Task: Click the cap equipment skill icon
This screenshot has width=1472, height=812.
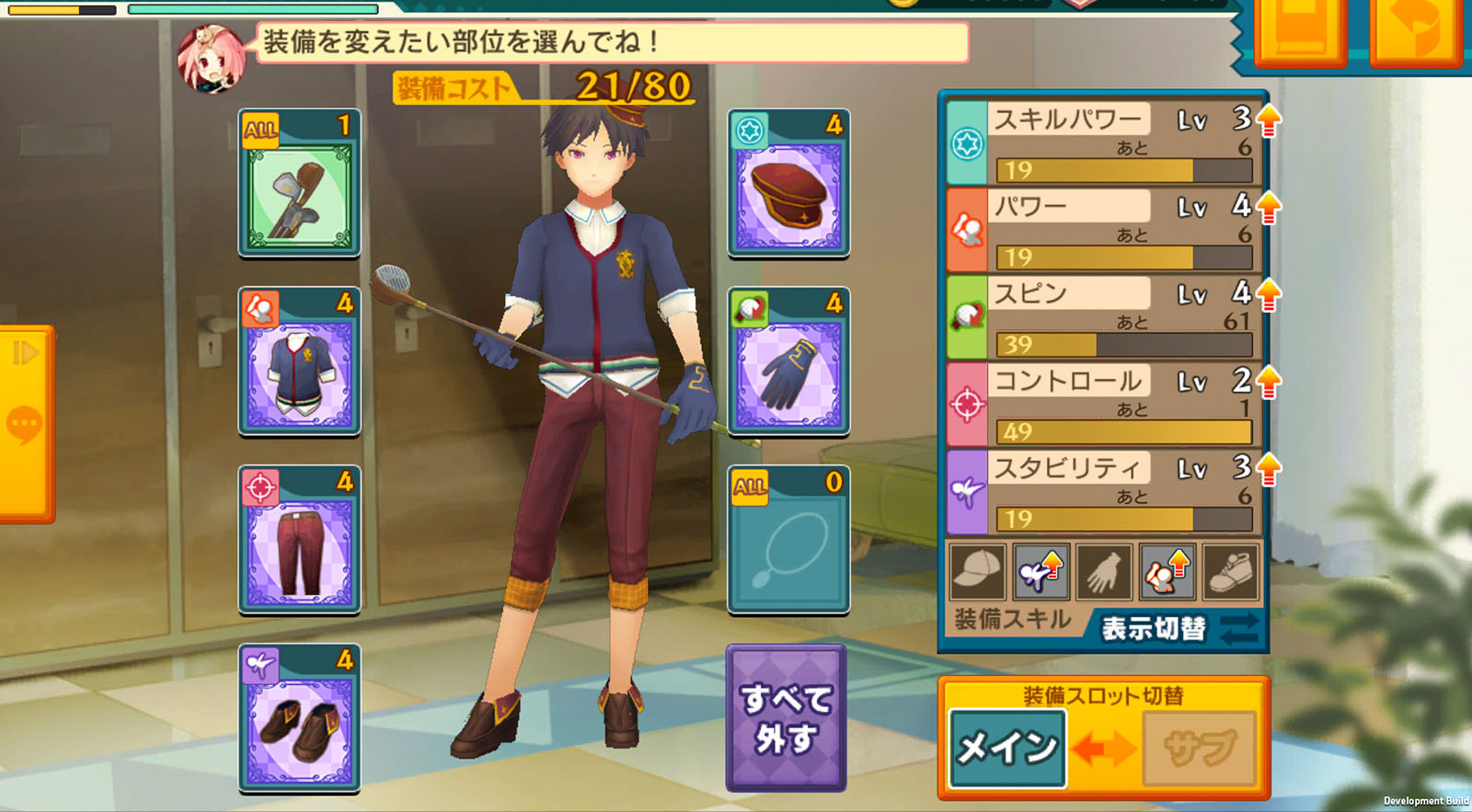Action: pos(976,572)
